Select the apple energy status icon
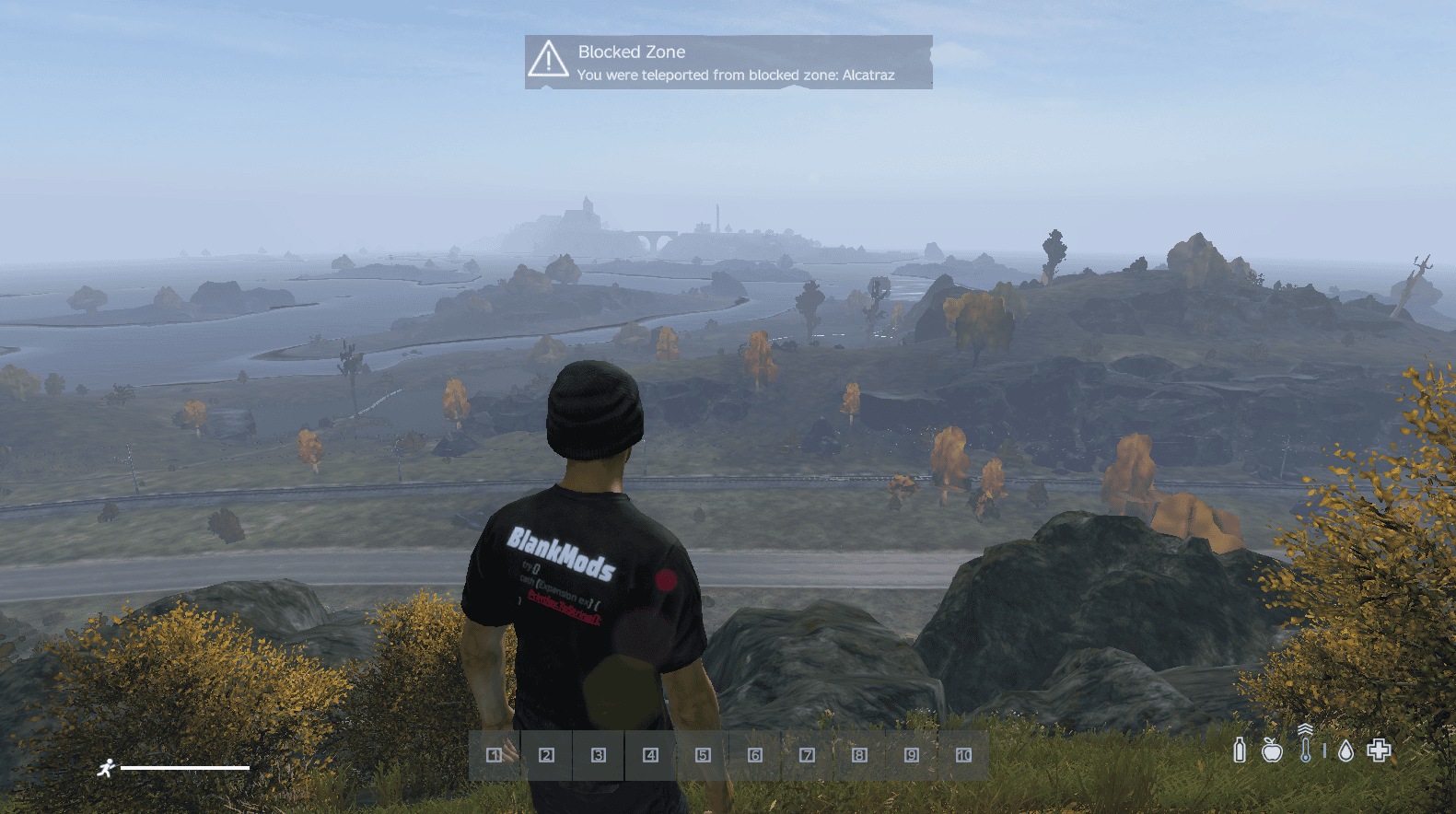 (x=1274, y=750)
